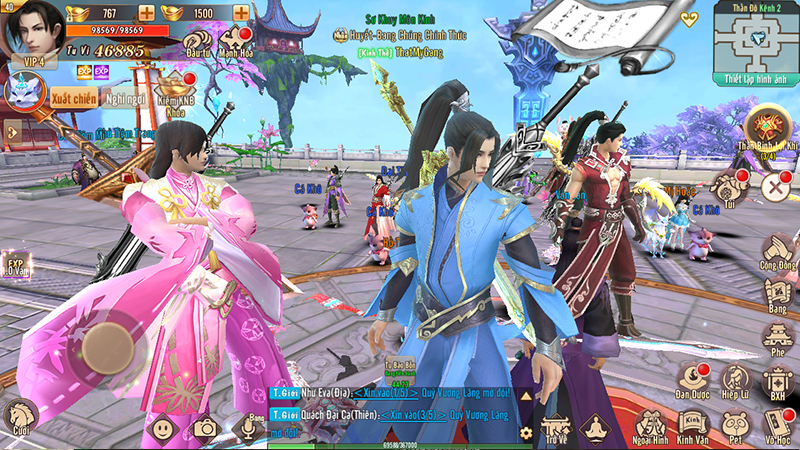This screenshot has height=450, width=800.
Task: Open the Kiếm KNB Khóa reward icon
Action: coord(176,90)
